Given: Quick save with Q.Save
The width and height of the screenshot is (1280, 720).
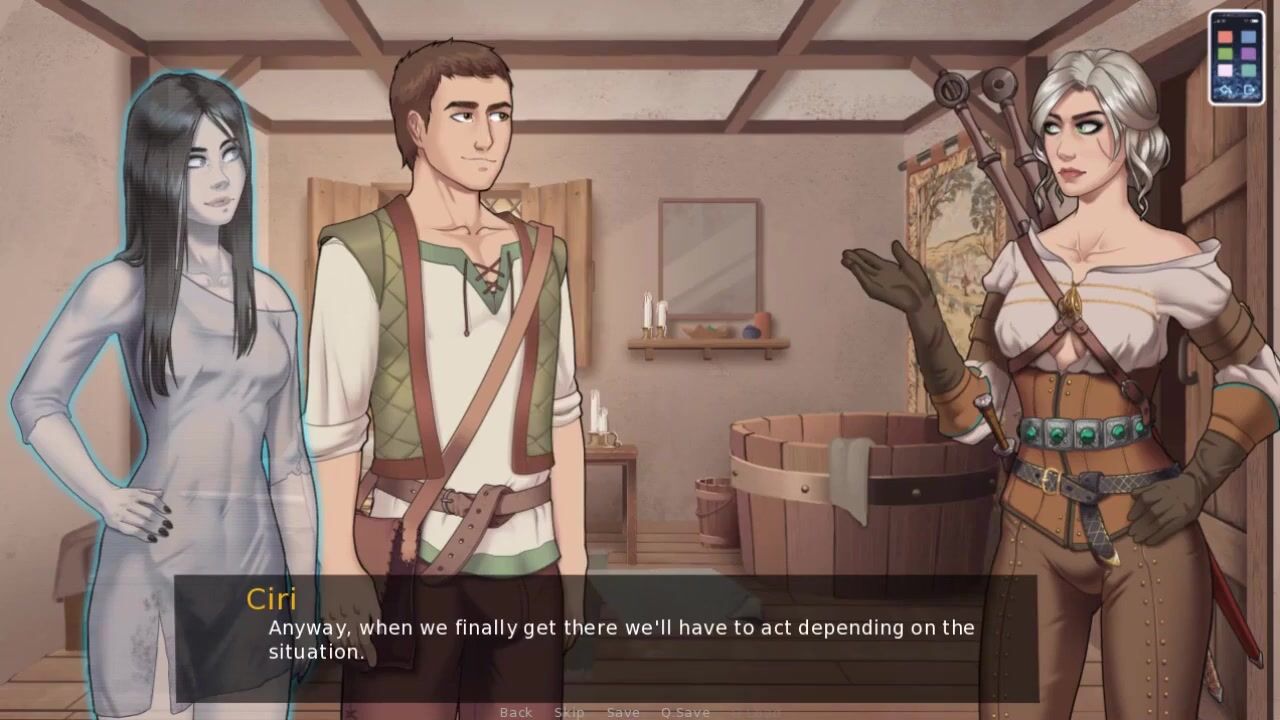Looking at the screenshot, I should pyautogui.click(x=685, y=712).
